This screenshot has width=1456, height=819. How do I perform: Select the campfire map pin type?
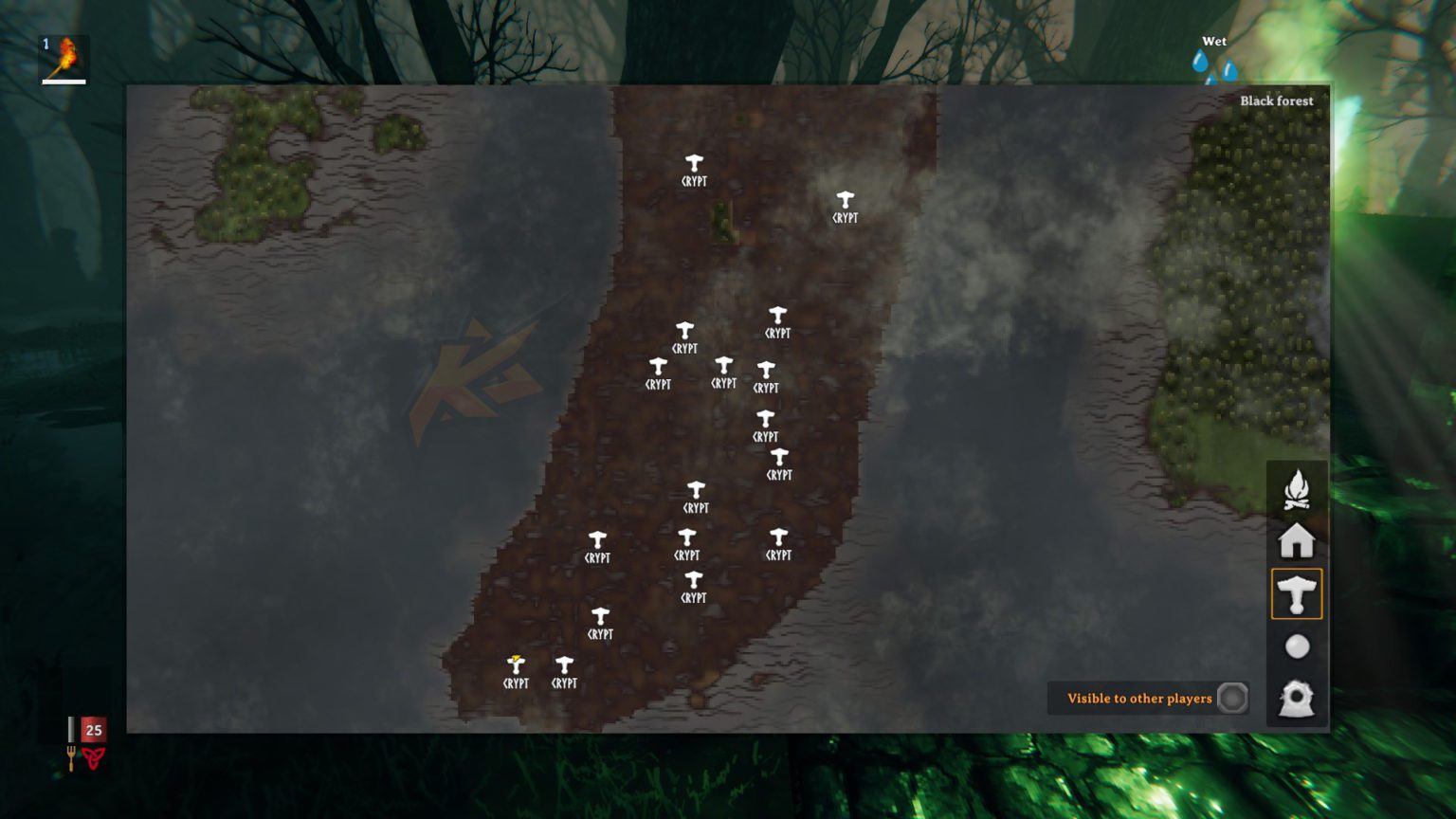pyautogui.click(x=1297, y=487)
